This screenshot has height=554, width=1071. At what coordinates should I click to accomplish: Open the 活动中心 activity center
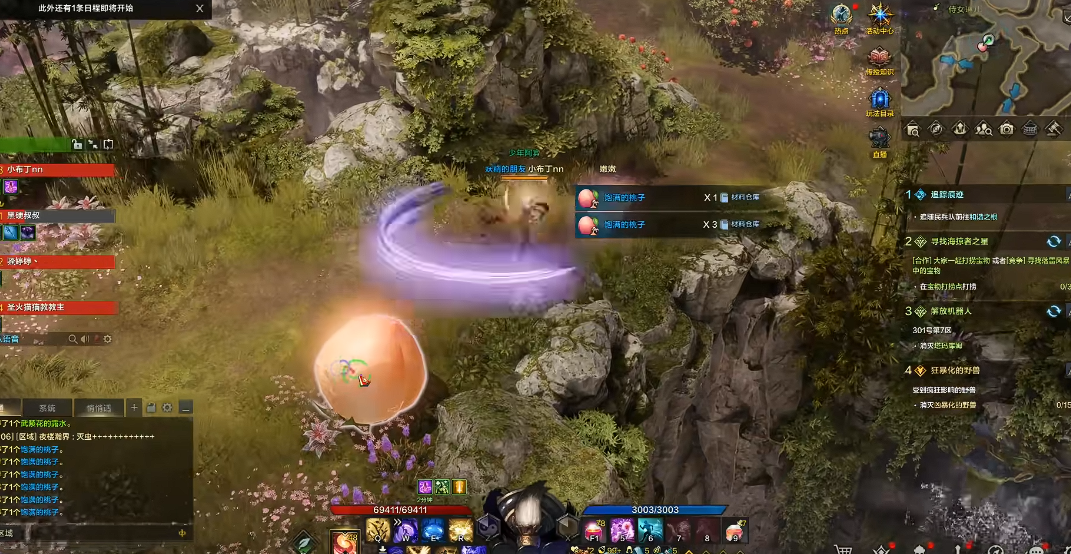pyautogui.click(x=879, y=16)
